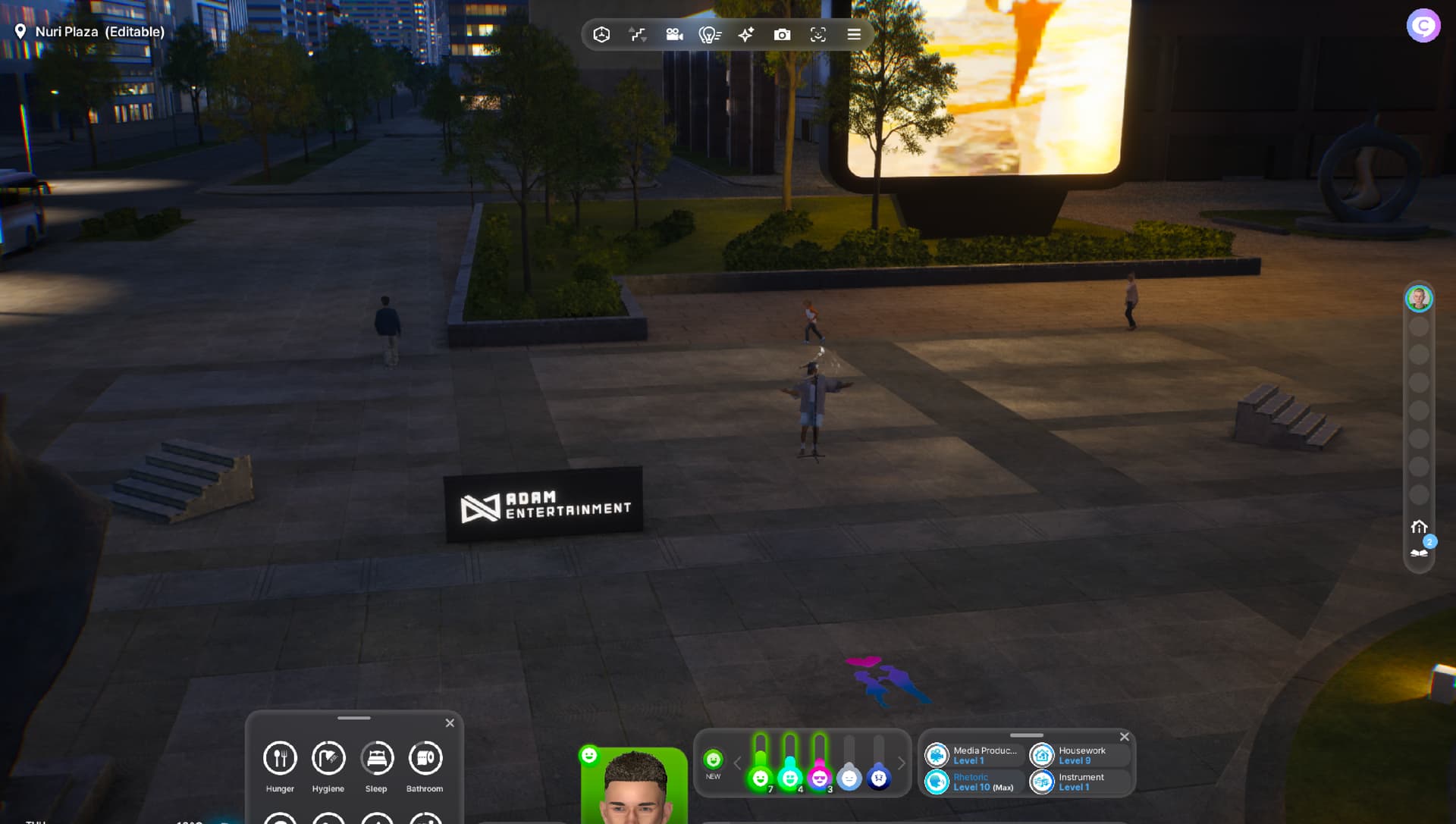Click the stairs floor-level toolbar icon
The image size is (1456, 824).
638,35
